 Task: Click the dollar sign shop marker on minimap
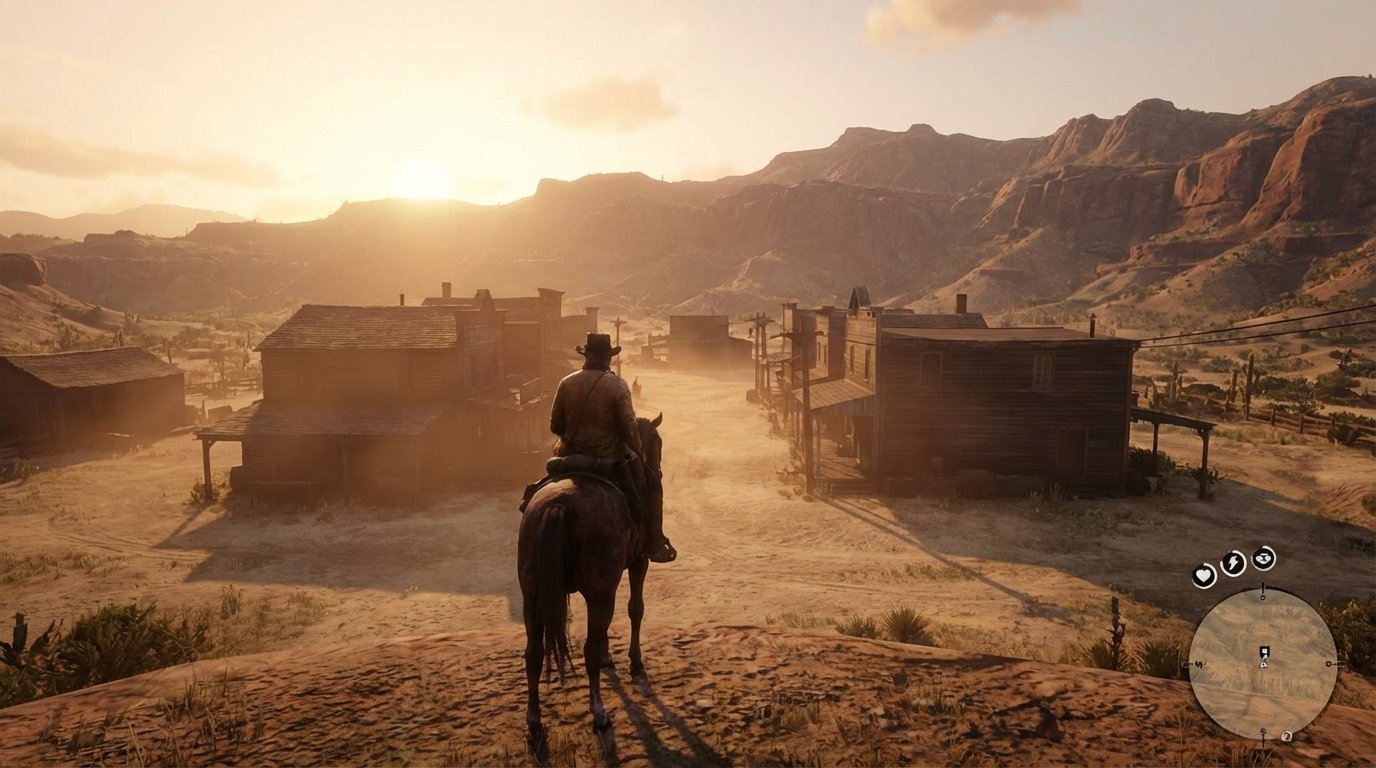[1199, 663]
